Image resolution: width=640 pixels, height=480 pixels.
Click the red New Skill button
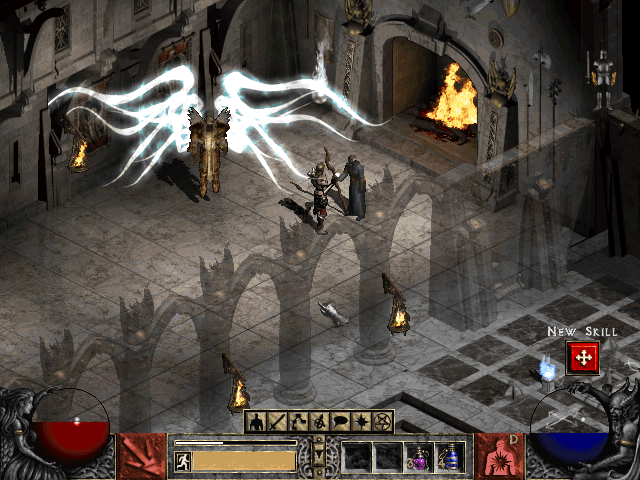[582, 357]
